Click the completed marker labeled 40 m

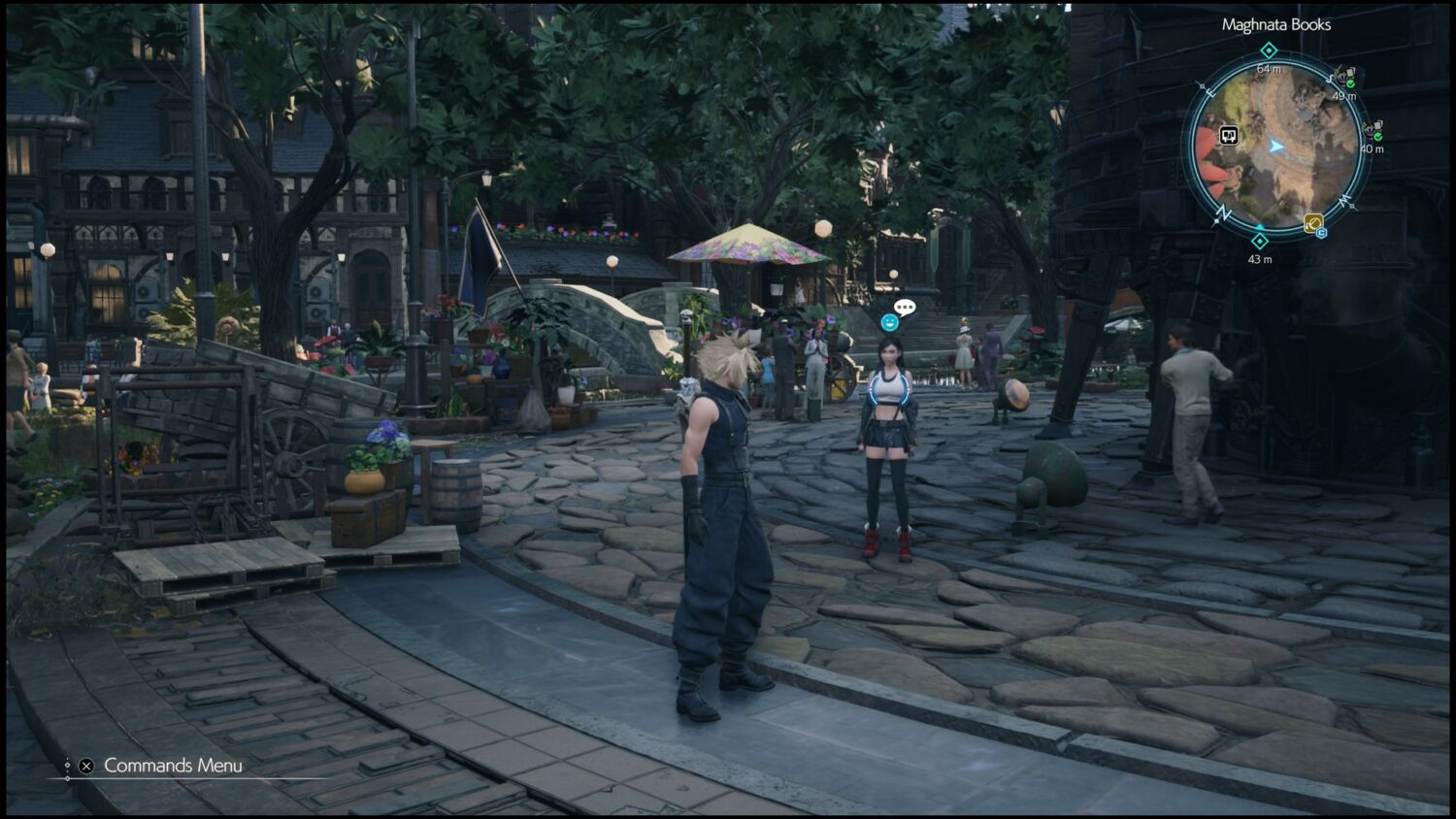pyautogui.click(x=1373, y=130)
